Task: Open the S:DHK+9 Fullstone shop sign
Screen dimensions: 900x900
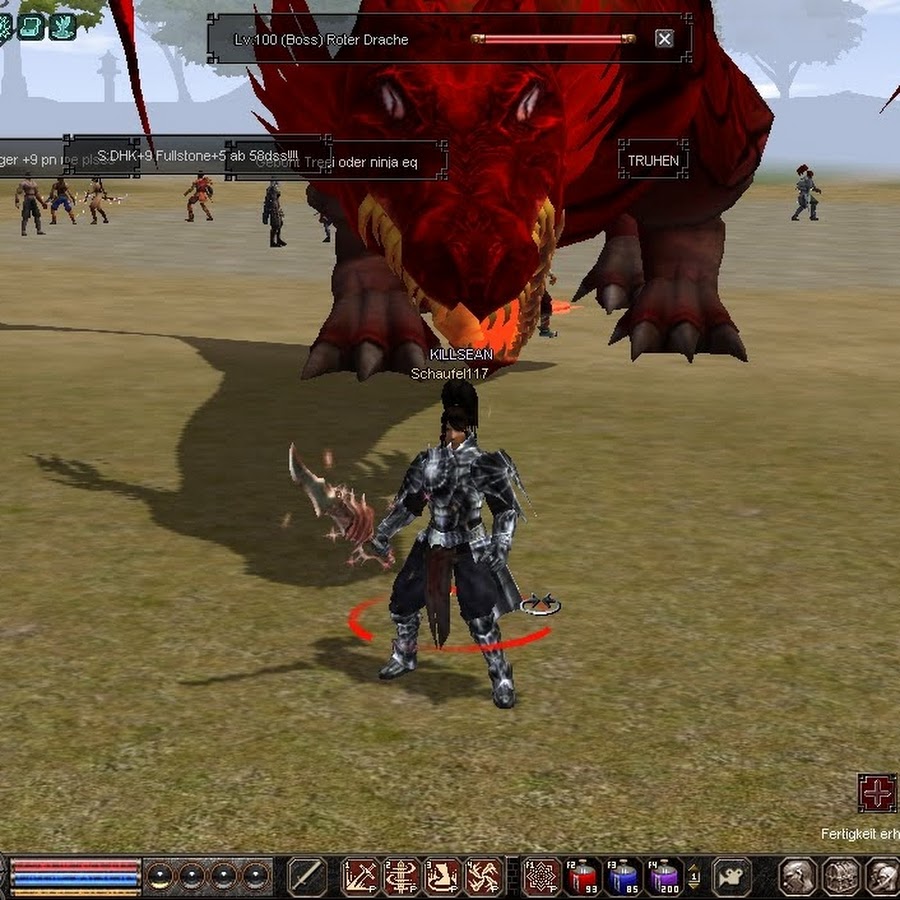Action: 197,156
